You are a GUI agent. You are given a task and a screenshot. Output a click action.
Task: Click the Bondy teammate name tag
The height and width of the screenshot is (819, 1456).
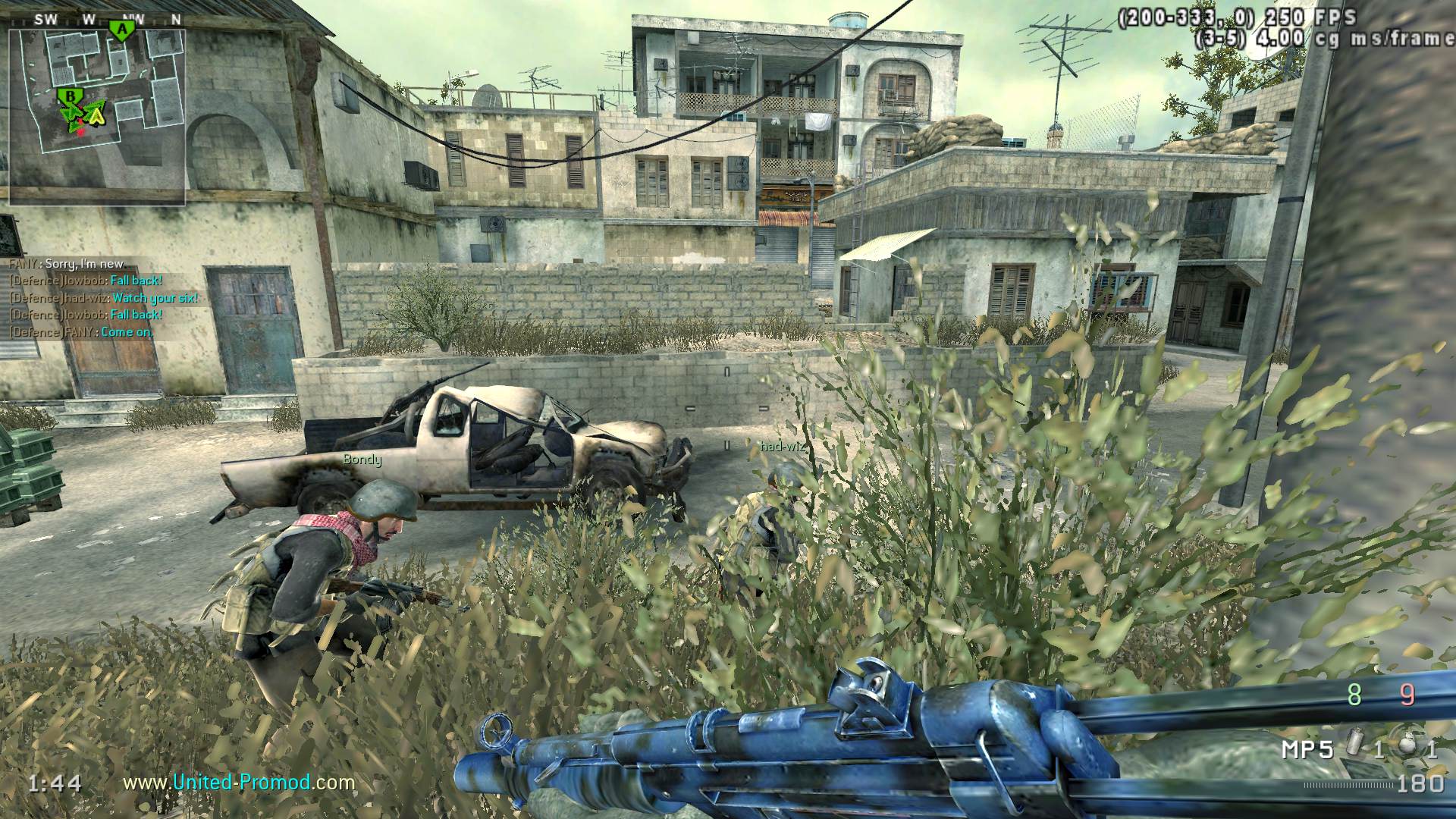pyautogui.click(x=362, y=460)
